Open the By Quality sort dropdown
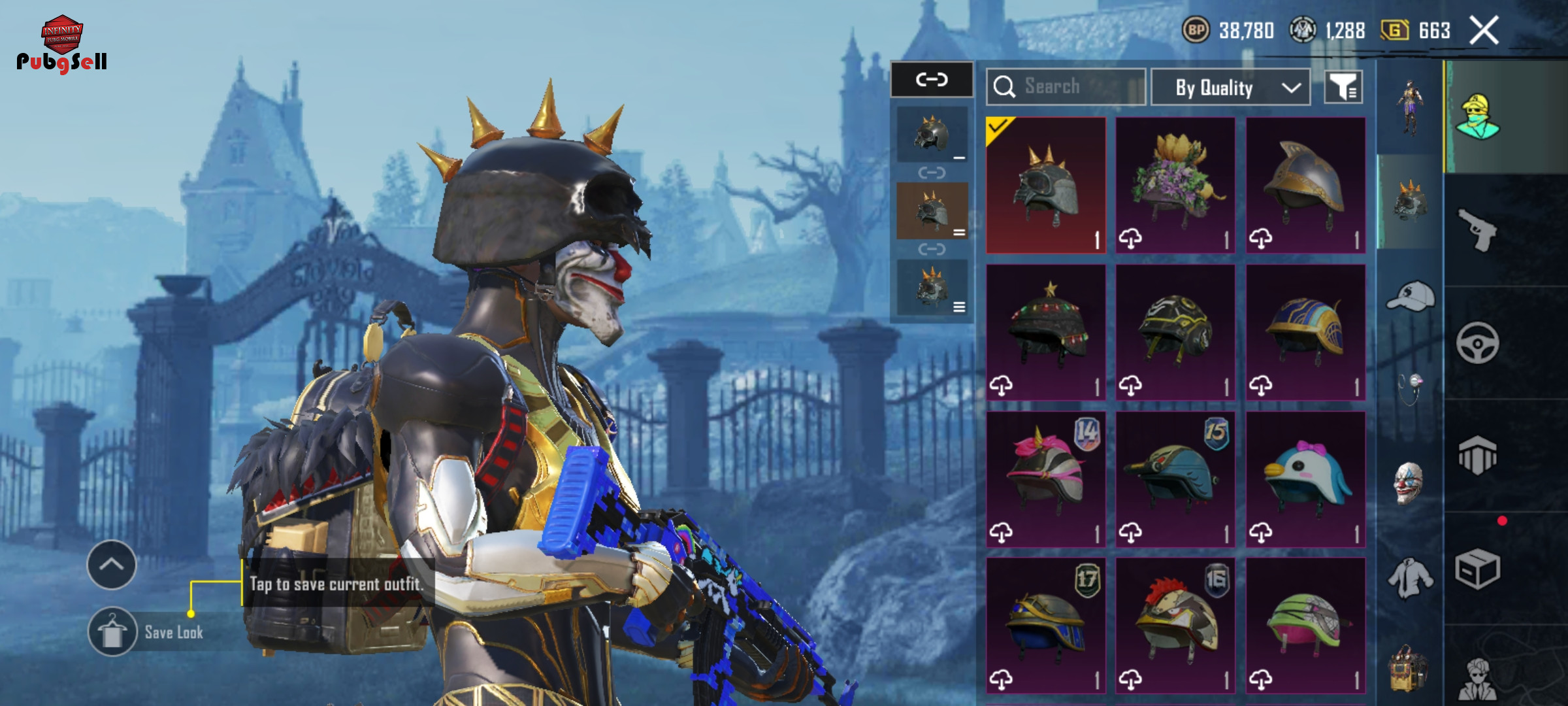1568x706 pixels. tap(1230, 87)
